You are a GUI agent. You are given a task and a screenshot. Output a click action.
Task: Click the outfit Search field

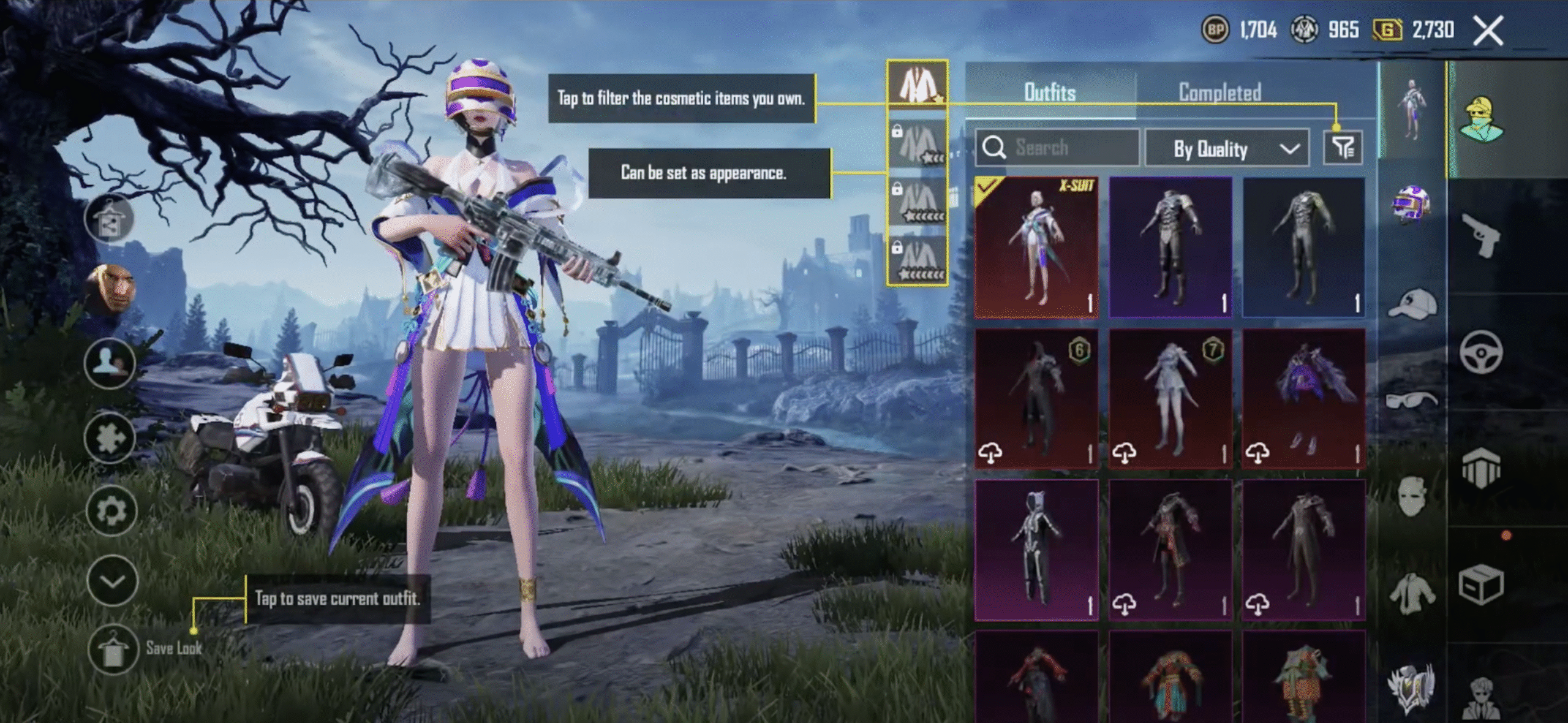pyautogui.click(x=1058, y=148)
